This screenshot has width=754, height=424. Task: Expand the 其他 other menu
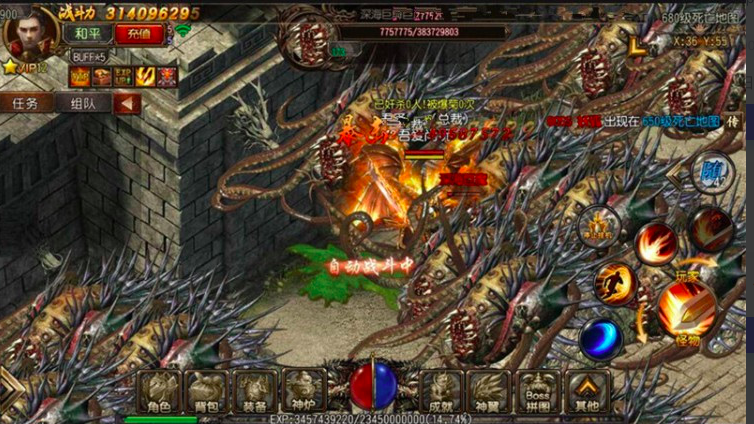pos(587,391)
